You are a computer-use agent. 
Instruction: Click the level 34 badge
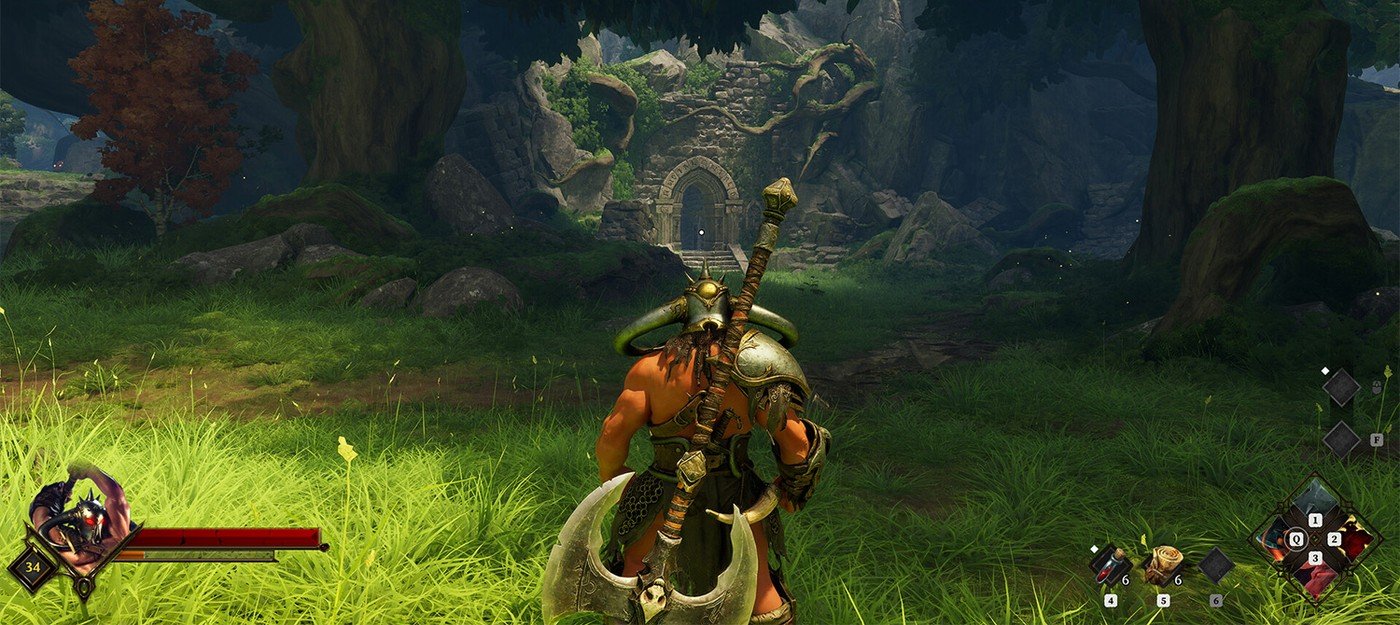tap(33, 568)
